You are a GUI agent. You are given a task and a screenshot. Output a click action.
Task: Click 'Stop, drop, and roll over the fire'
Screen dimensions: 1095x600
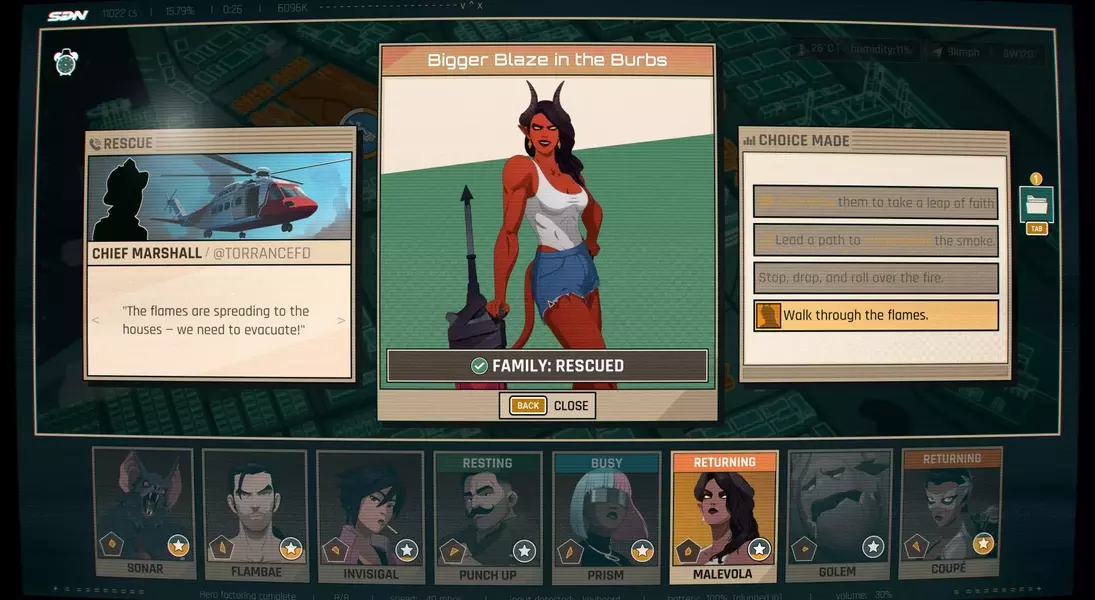pyautogui.click(x=875, y=277)
